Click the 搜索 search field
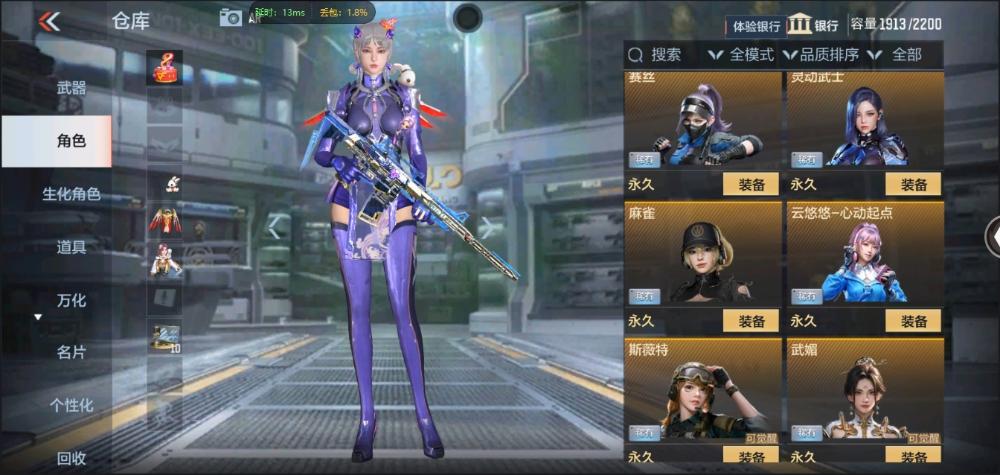Screen dimensions: 1000x475 coord(663,55)
